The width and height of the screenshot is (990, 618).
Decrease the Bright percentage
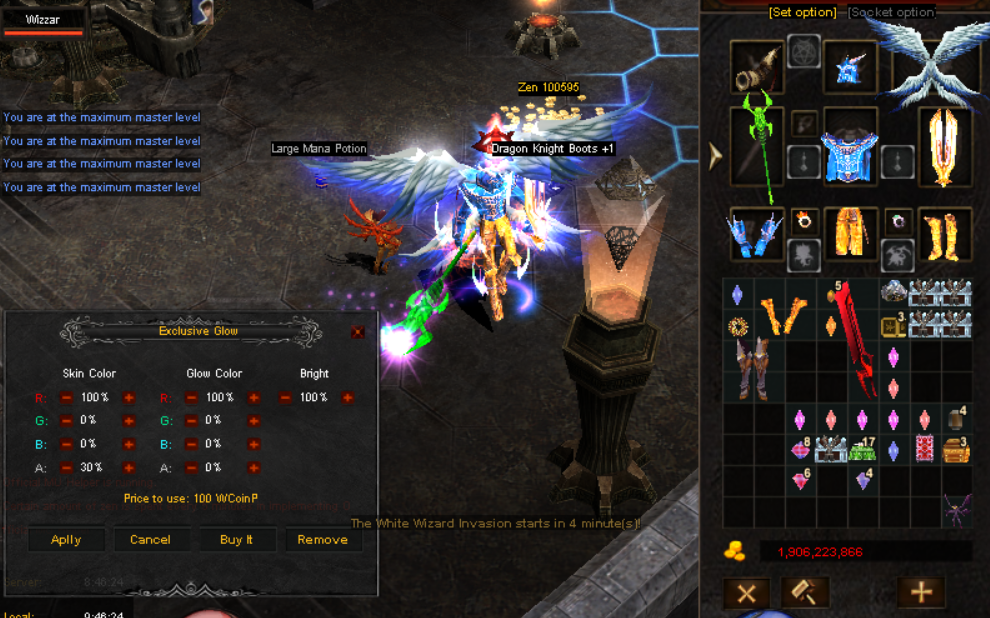[286, 398]
